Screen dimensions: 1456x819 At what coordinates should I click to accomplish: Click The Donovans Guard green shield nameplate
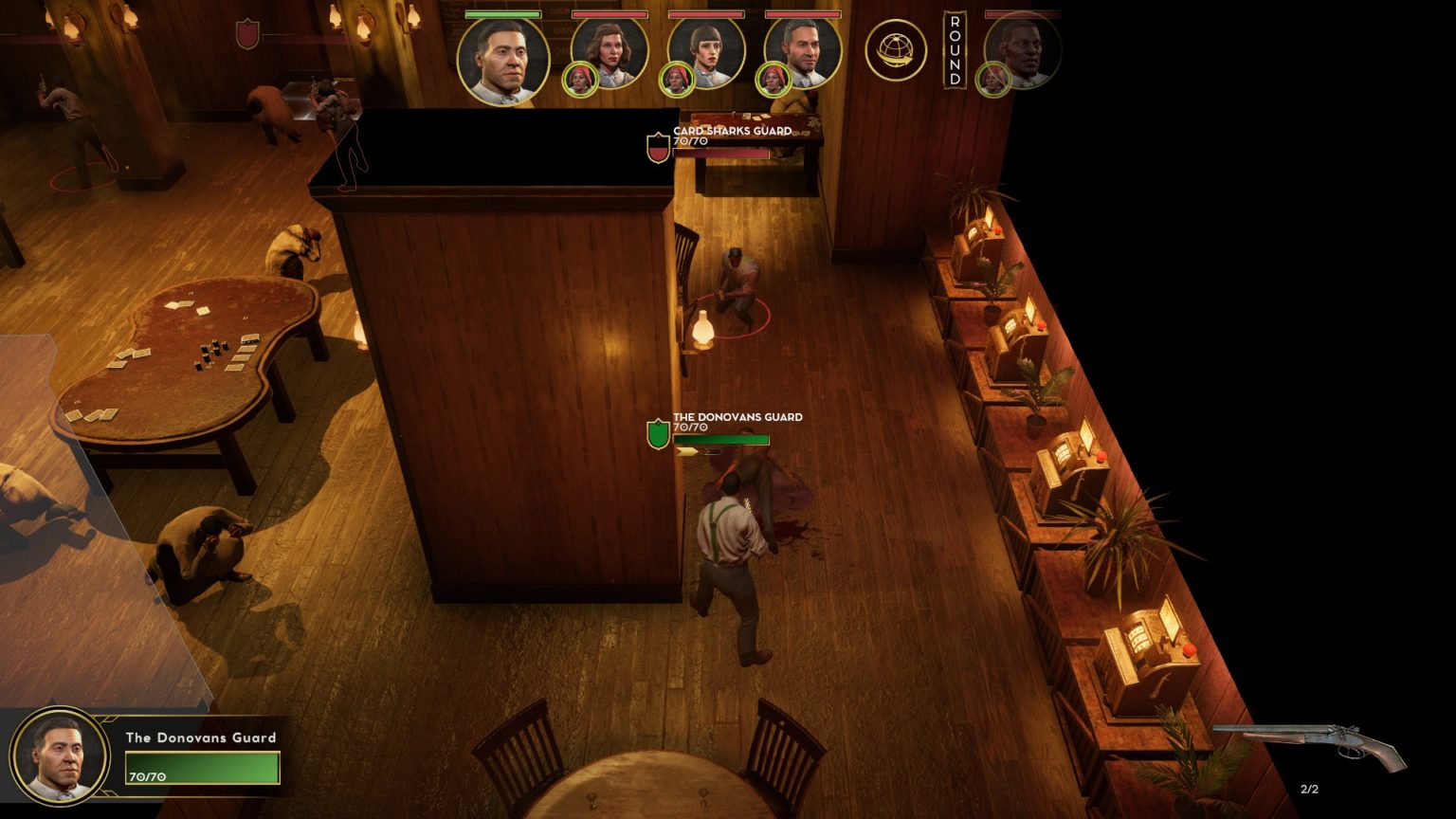[658, 433]
